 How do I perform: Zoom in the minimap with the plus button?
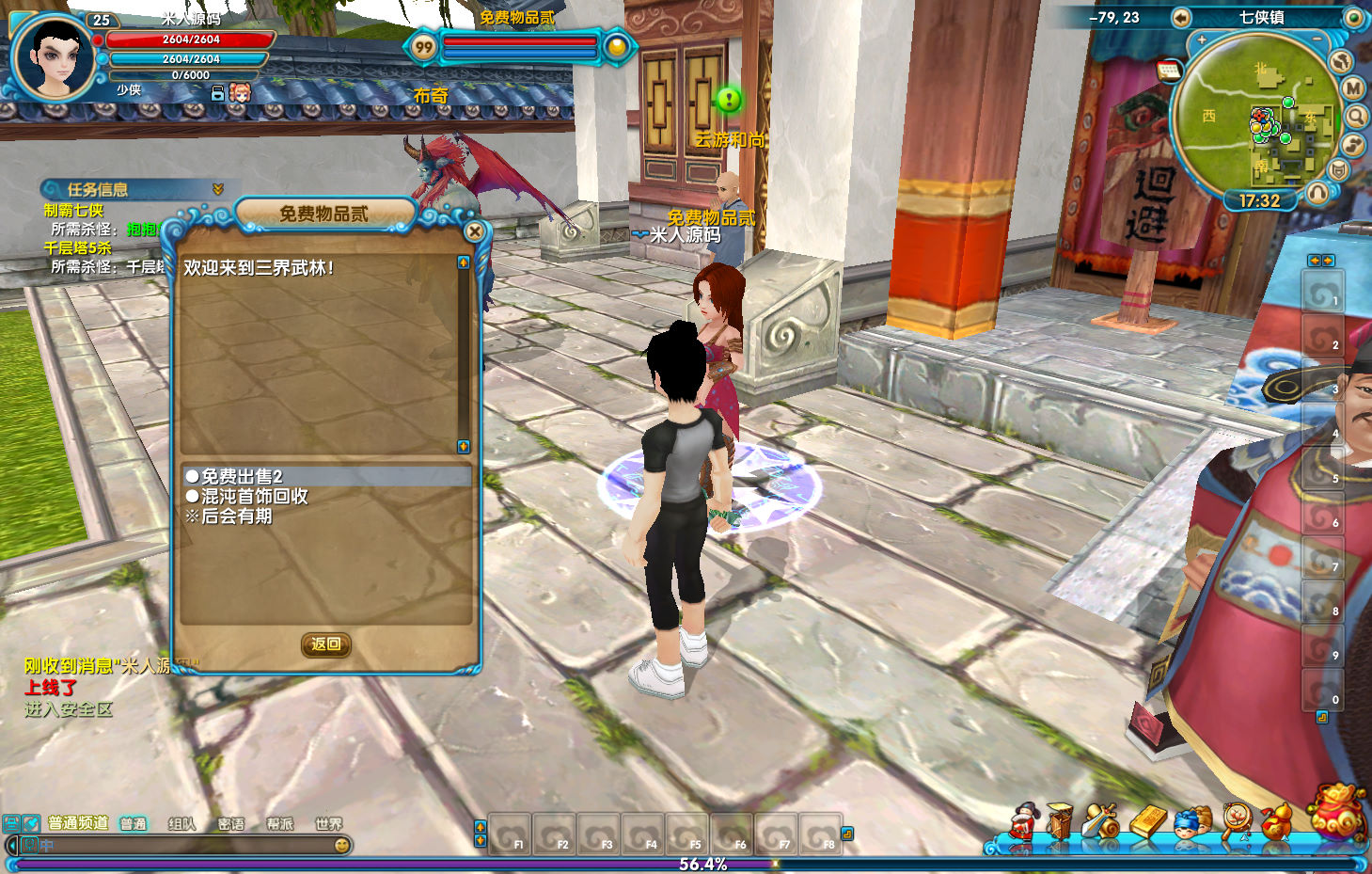1201,40
